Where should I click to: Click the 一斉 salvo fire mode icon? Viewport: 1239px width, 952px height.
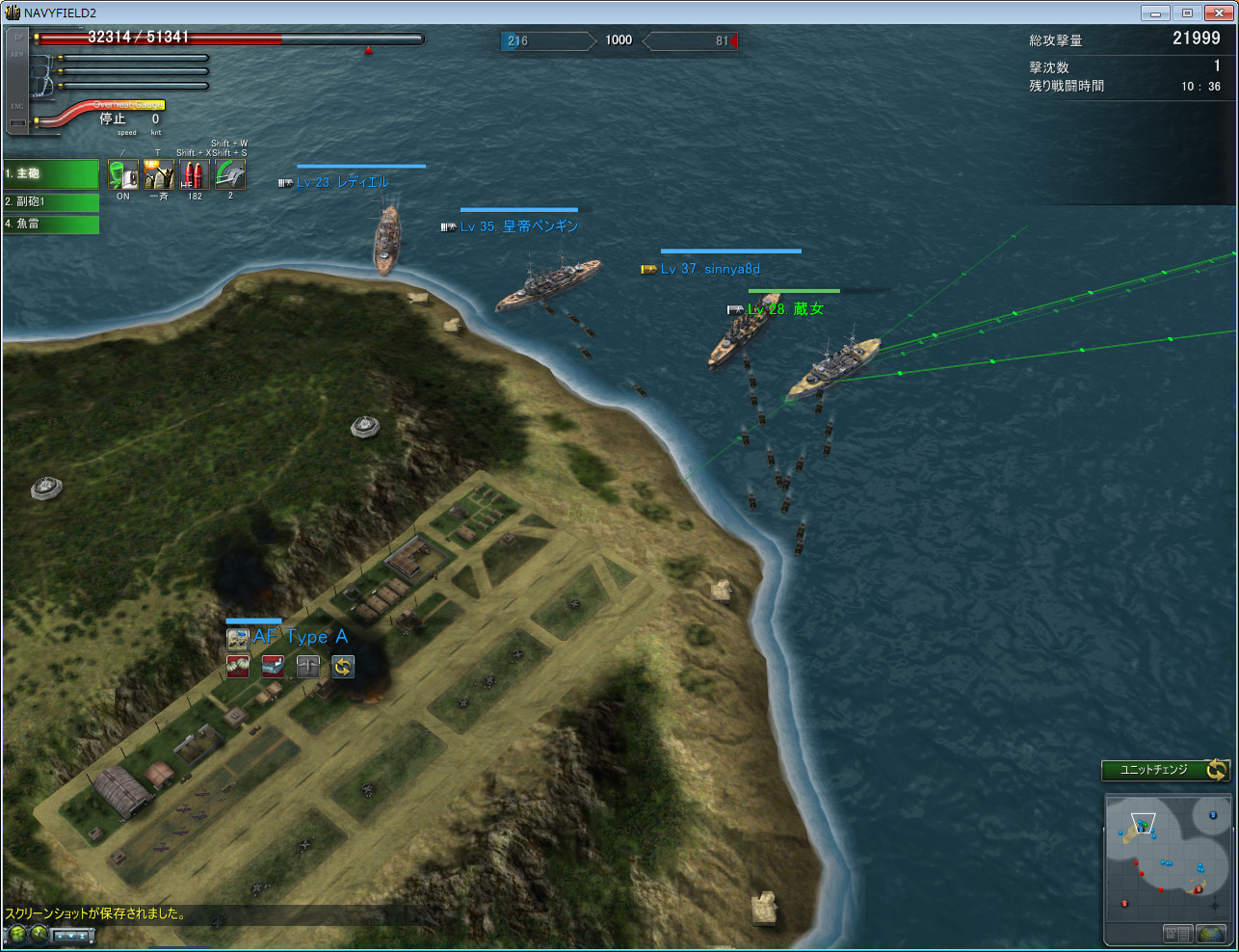[x=159, y=174]
